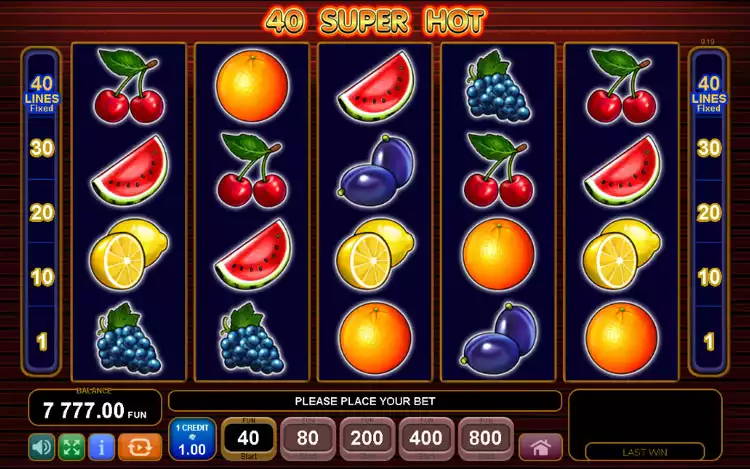The width and height of the screenshot is (750, 469).
Task: Open the info paytable button
Action: coord(100,446)
